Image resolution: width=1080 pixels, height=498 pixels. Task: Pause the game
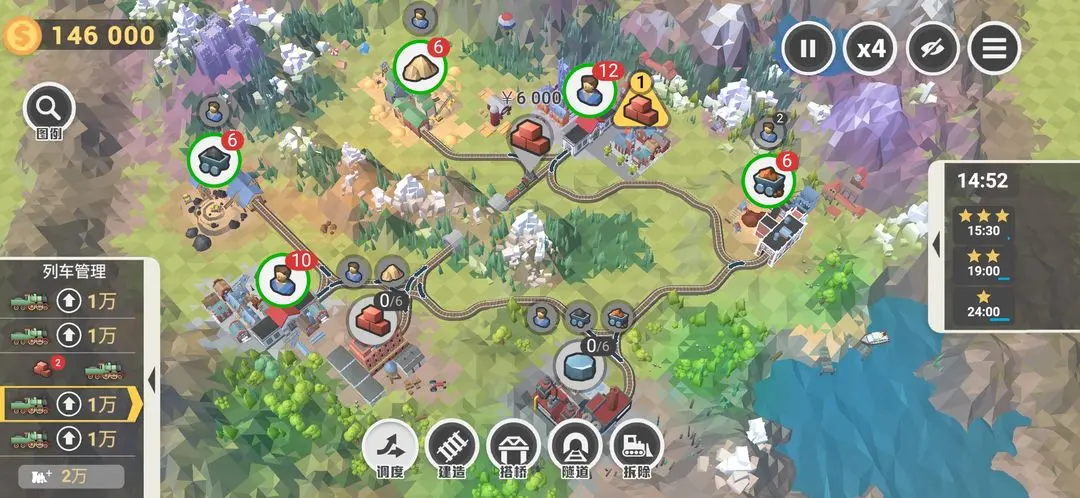point(808,48)
